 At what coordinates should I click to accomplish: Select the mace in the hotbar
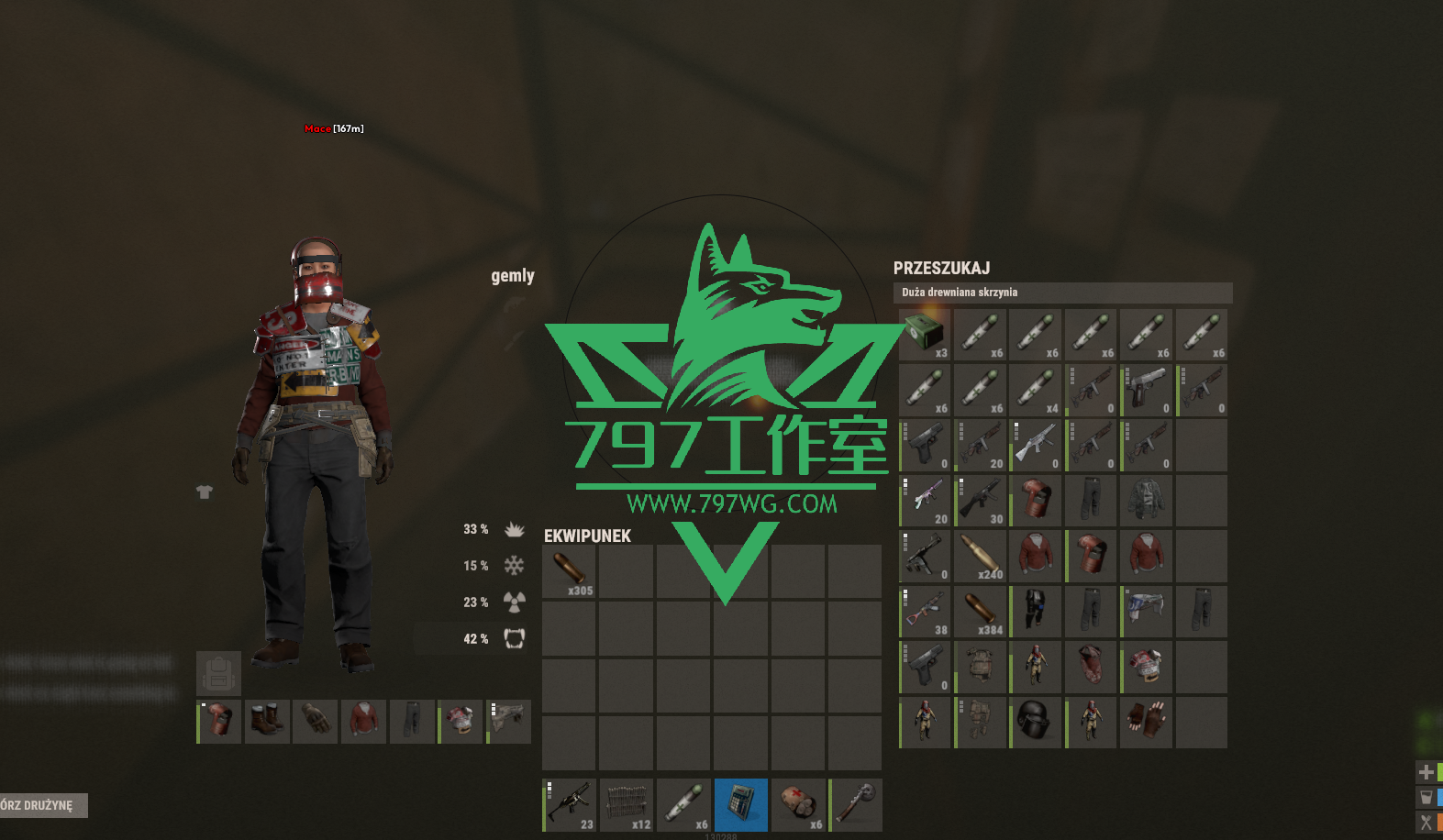pos(856,805)
